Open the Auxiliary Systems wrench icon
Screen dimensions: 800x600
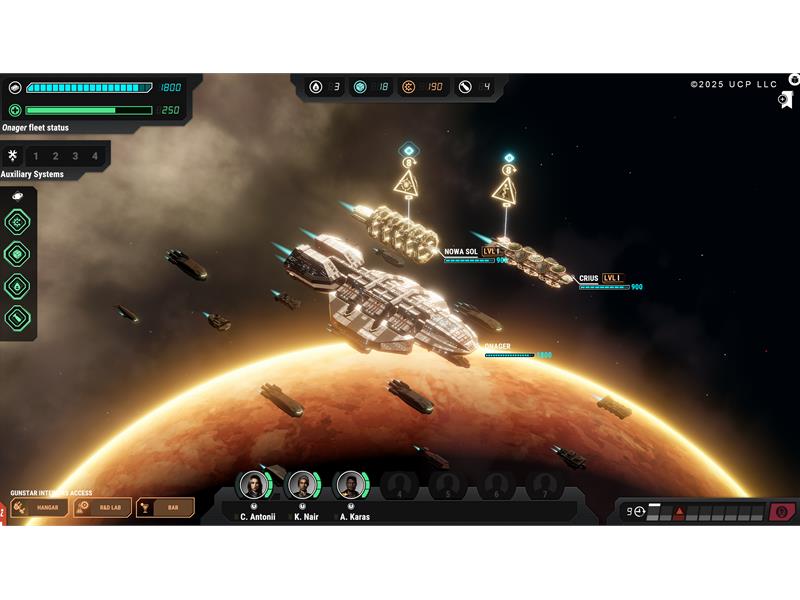point(13,156)
